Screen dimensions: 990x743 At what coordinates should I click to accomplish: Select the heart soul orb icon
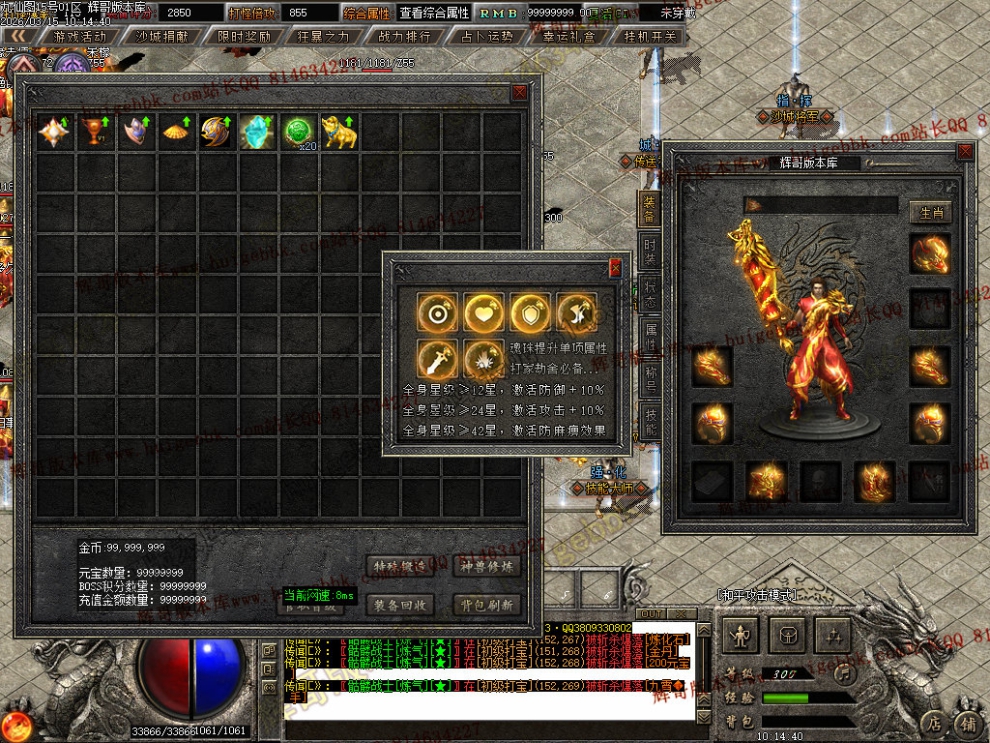483,313
